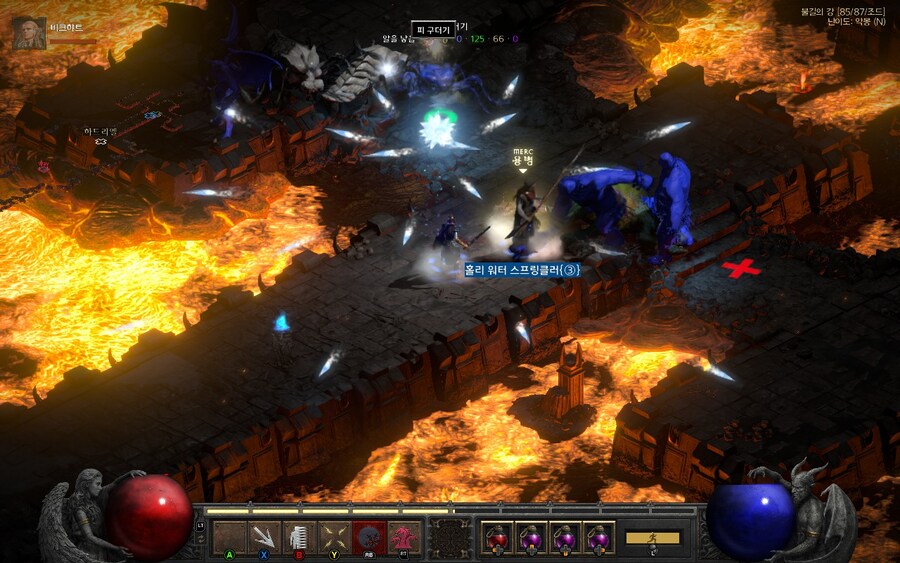Activate the red tree-shaped skill icon

(x=404, y=537)
